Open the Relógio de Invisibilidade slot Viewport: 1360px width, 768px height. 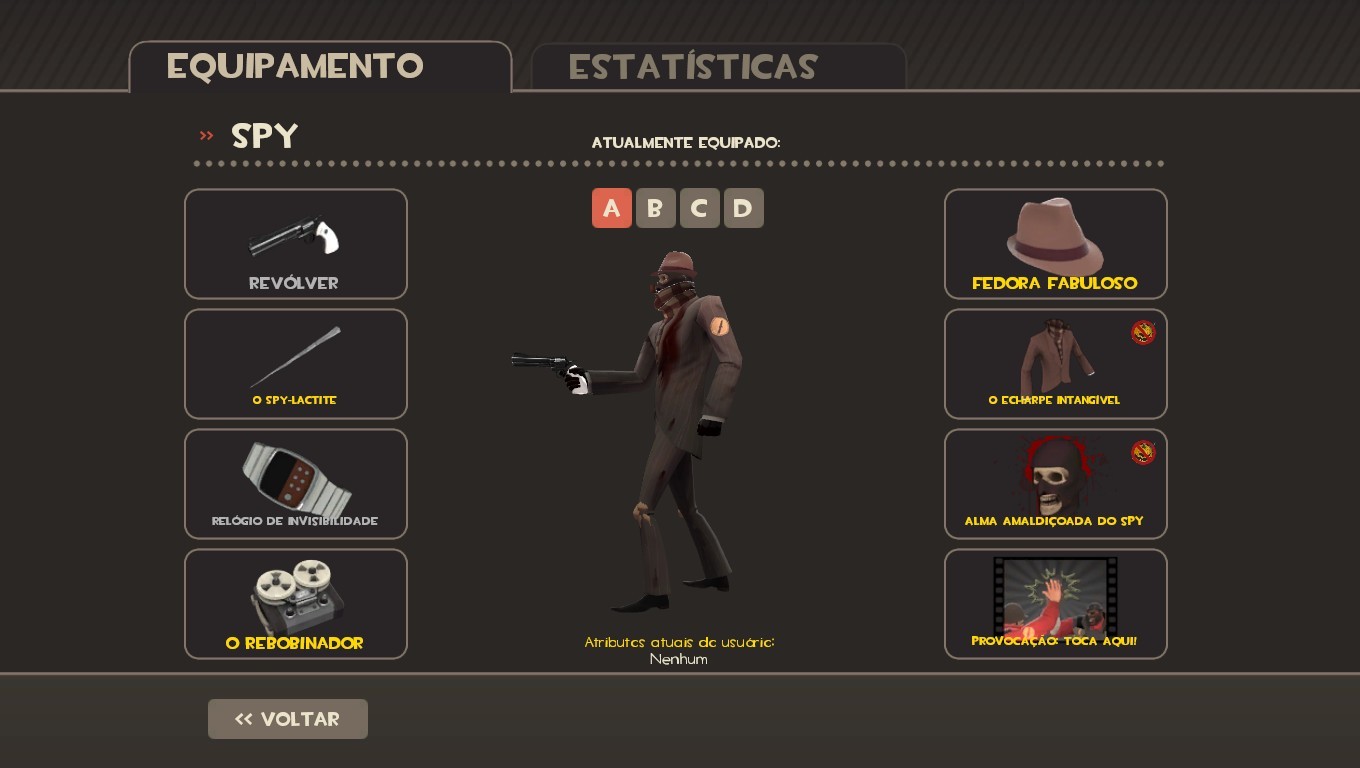point(295,483)
